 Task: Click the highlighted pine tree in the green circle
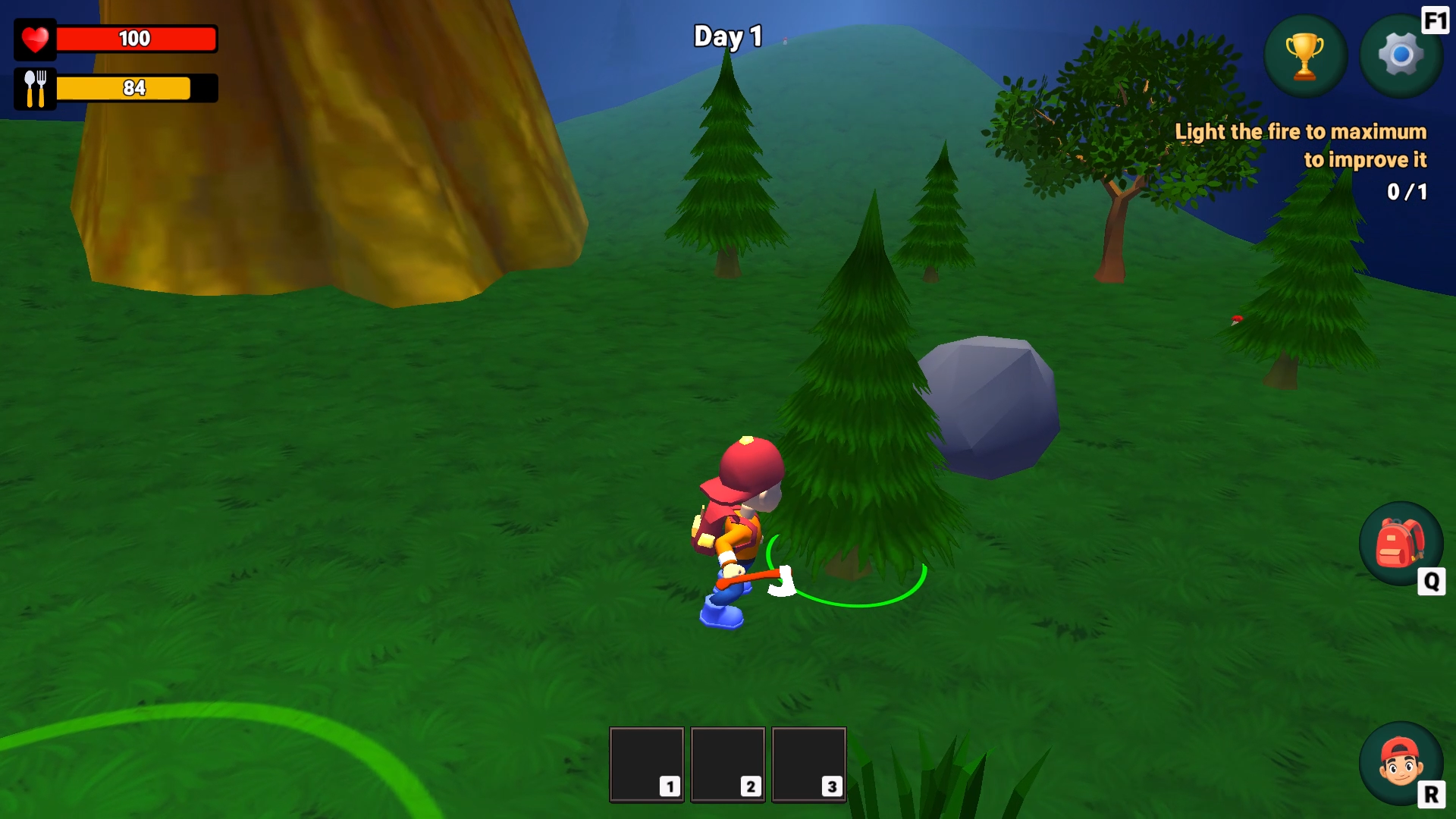tap(864, 417)
